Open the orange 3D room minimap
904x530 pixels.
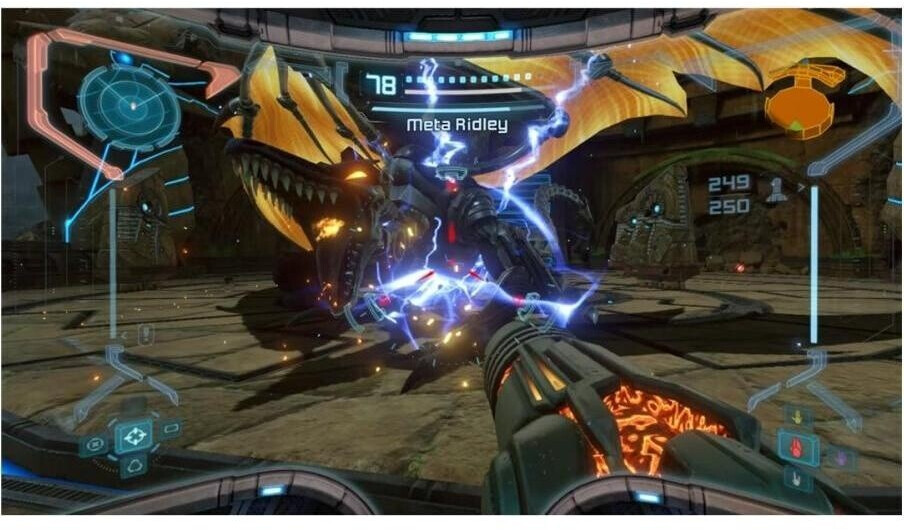pos(802,98)
